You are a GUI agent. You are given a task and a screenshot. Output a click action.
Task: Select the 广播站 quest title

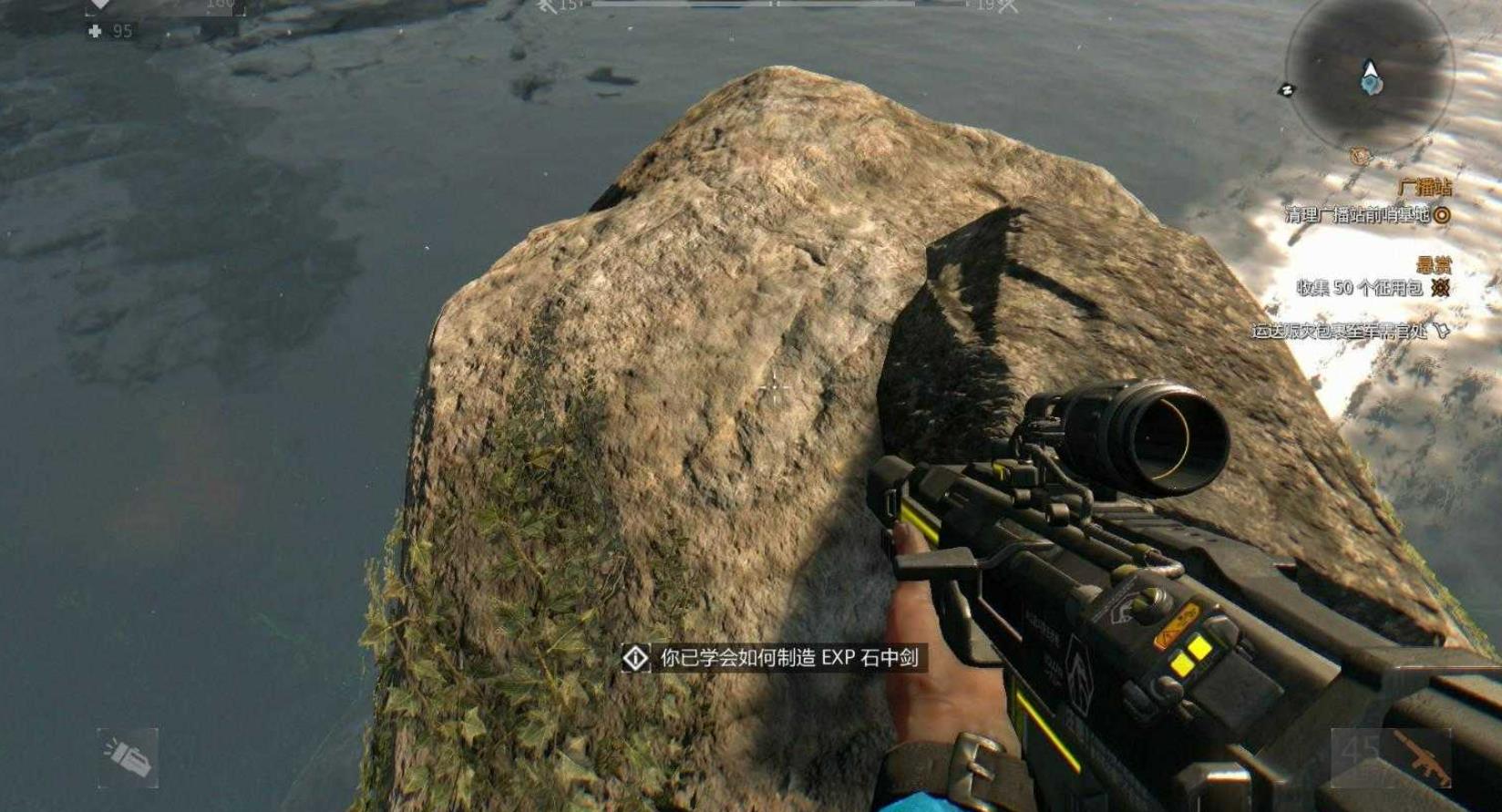click(1425, 188)
